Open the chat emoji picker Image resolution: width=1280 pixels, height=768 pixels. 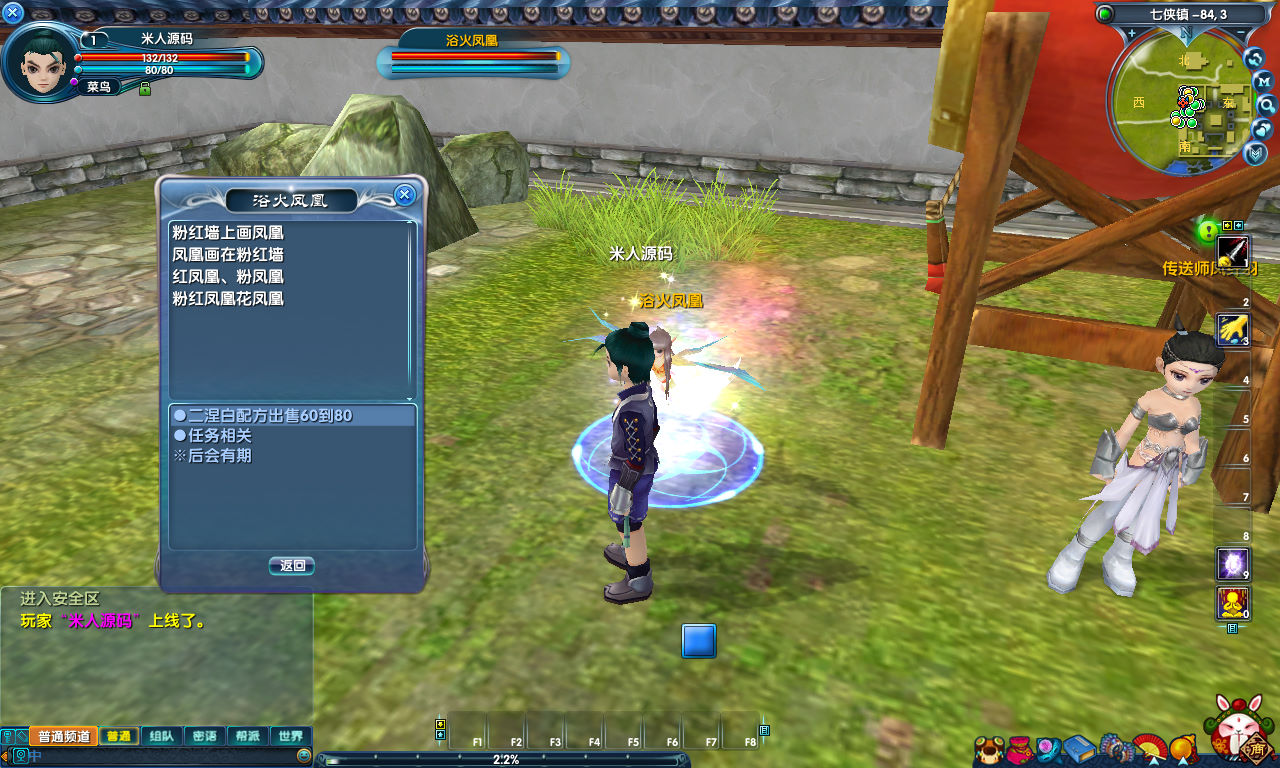click(304, 755)
